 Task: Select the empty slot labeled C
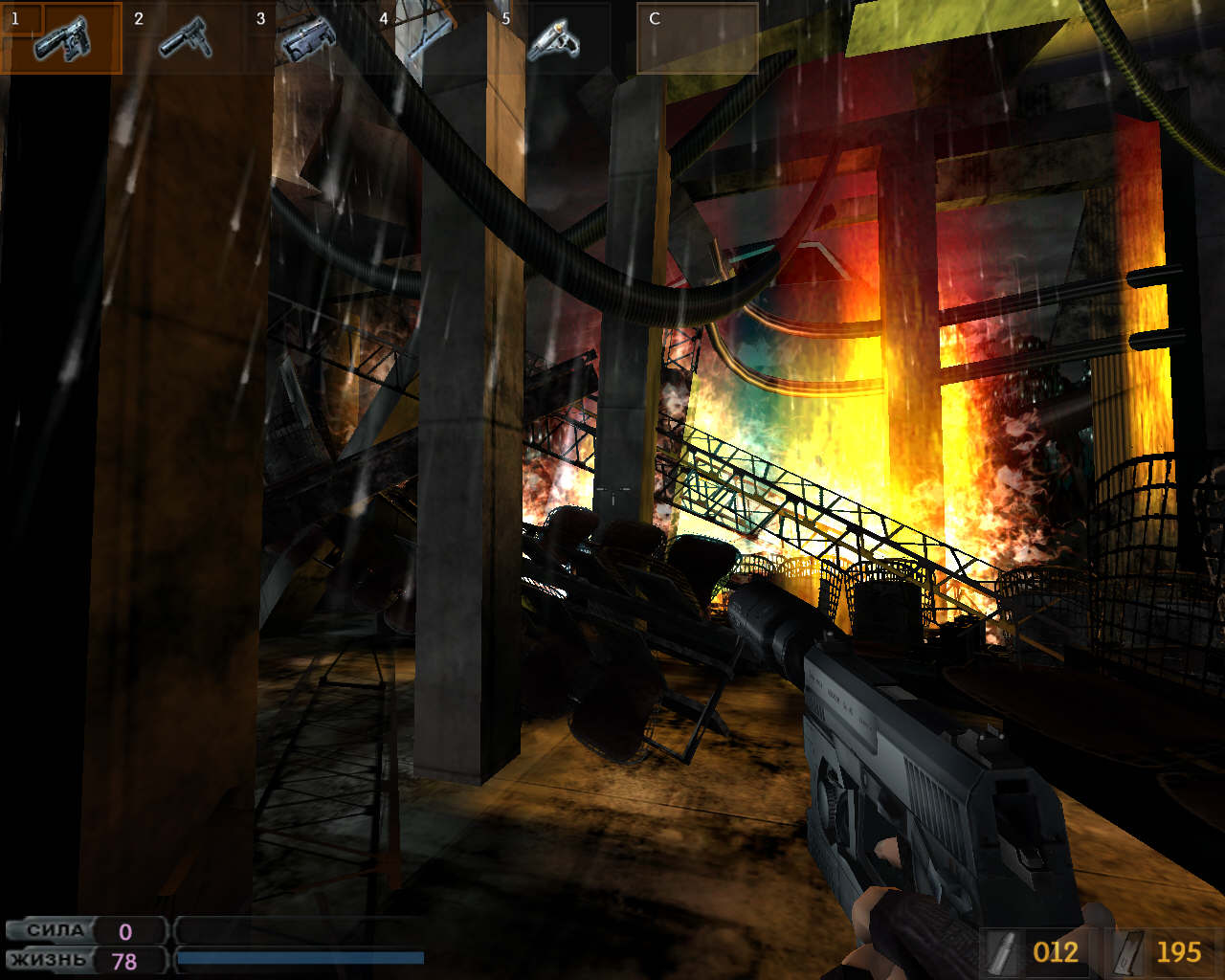(x=697, y=38)
